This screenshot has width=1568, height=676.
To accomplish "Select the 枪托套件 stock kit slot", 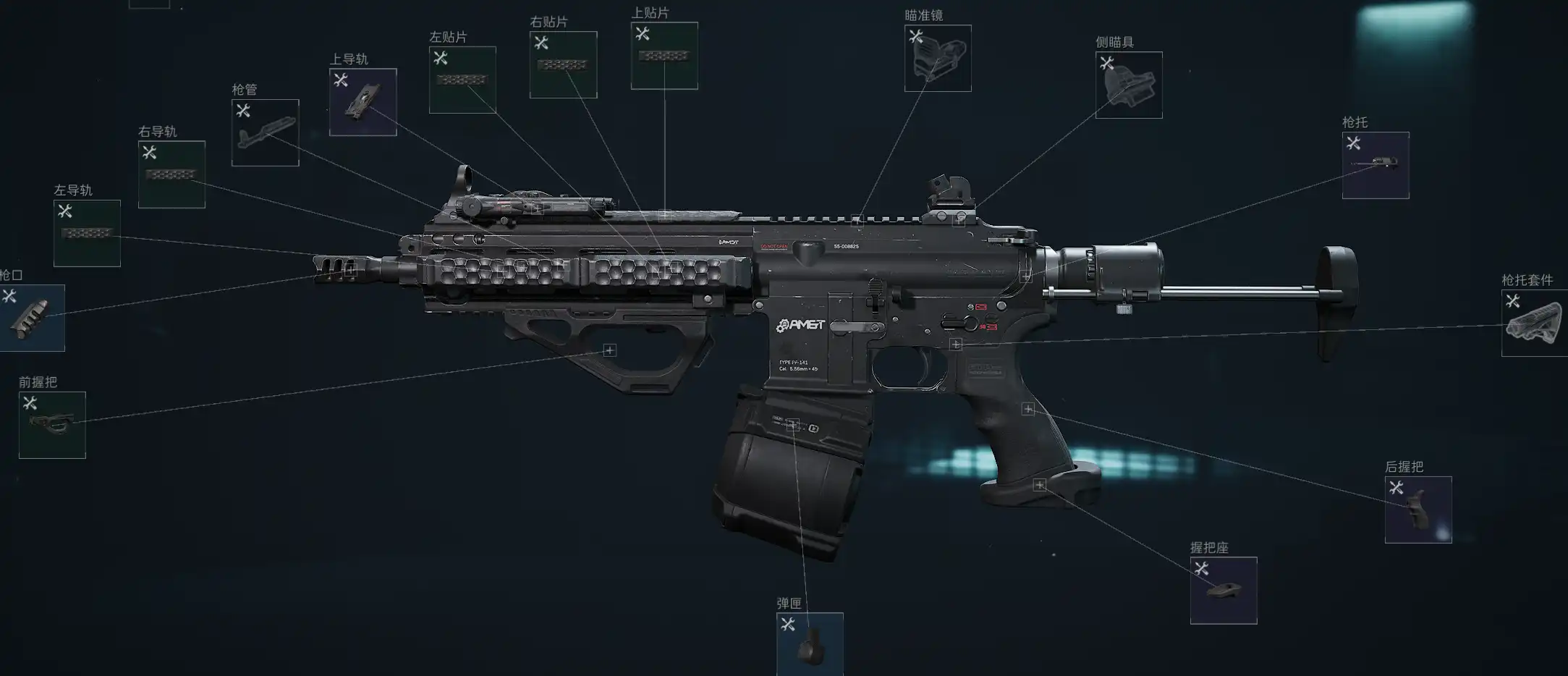I will point(1534,324).
